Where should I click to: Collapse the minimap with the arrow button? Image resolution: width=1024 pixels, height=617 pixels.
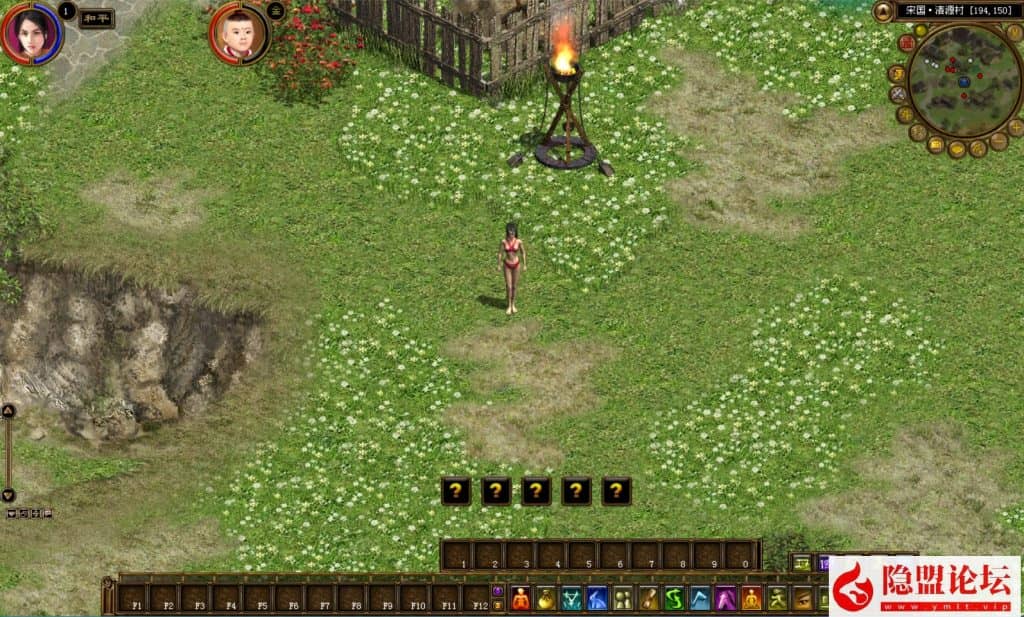pyautogui.click(x=883, y=11)
